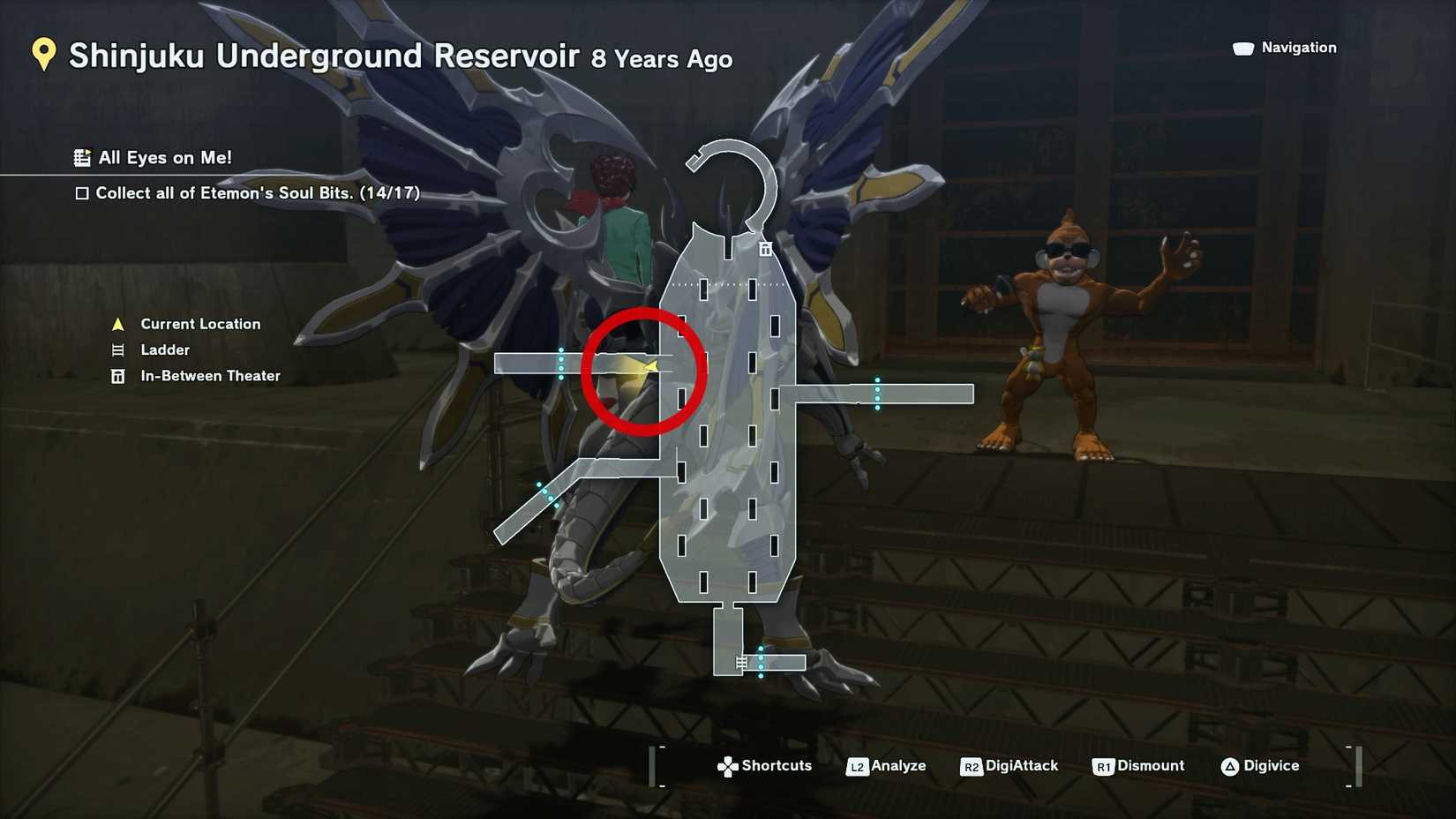Choose the DigiAttack option labeled R2
This screenshot has width=1456, height=819.
coord(974,766)
